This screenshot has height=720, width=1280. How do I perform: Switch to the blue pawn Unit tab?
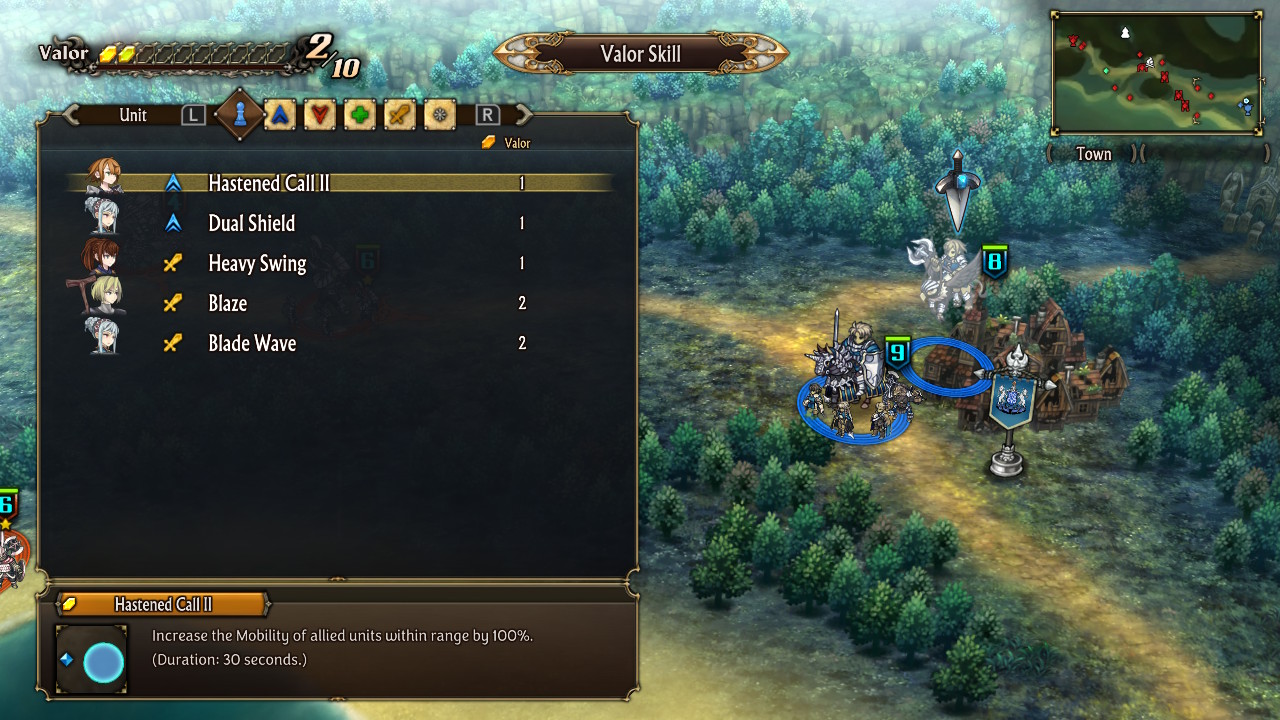click(240, 115)
